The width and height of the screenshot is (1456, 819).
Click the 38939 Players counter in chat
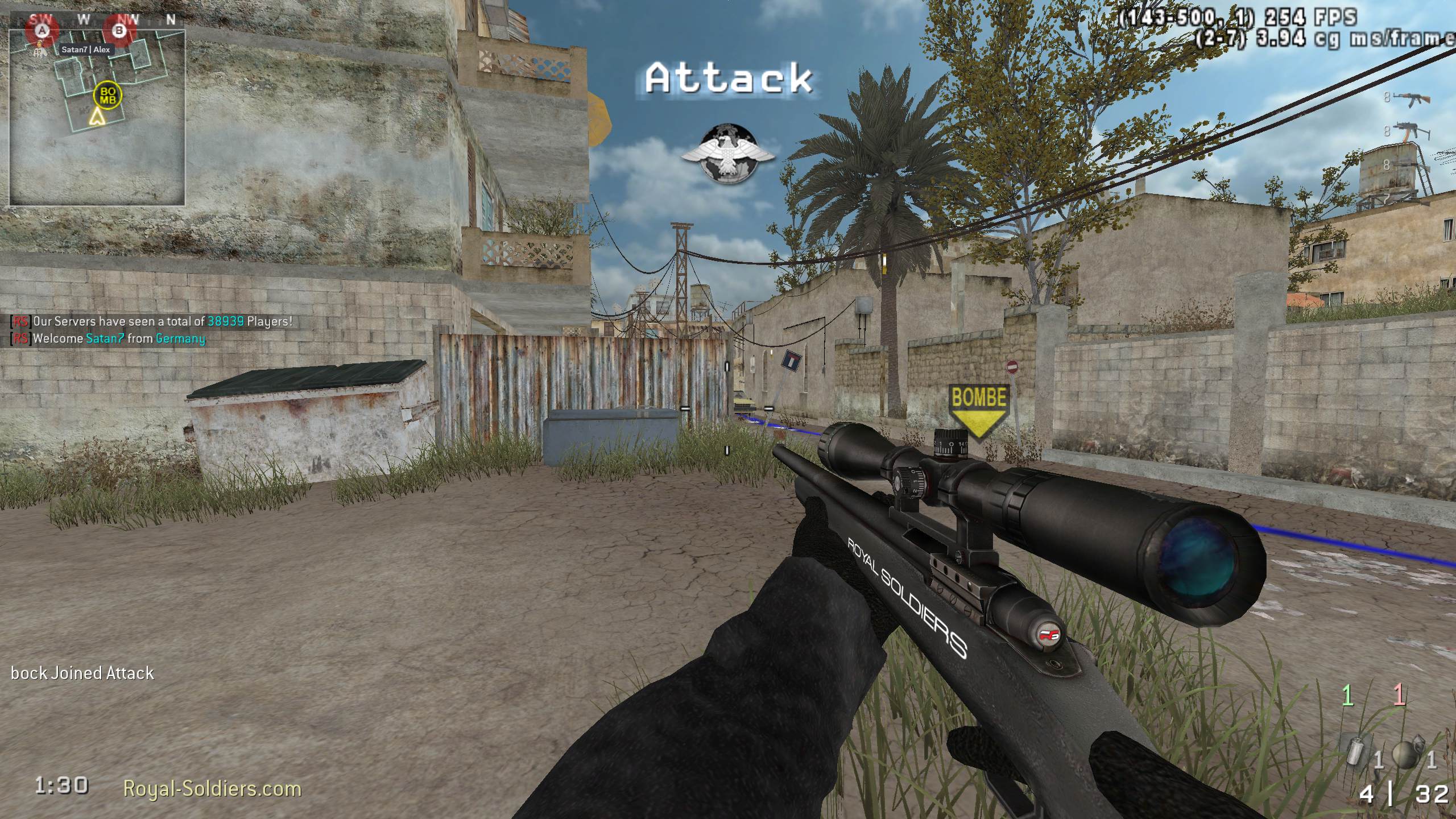(x=226, y=321)
